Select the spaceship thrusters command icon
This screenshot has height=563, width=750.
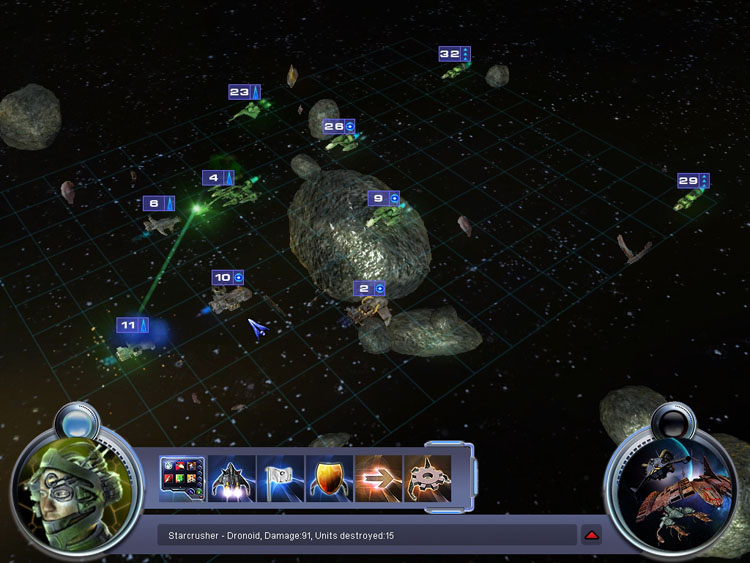click(x=231, y=479)
